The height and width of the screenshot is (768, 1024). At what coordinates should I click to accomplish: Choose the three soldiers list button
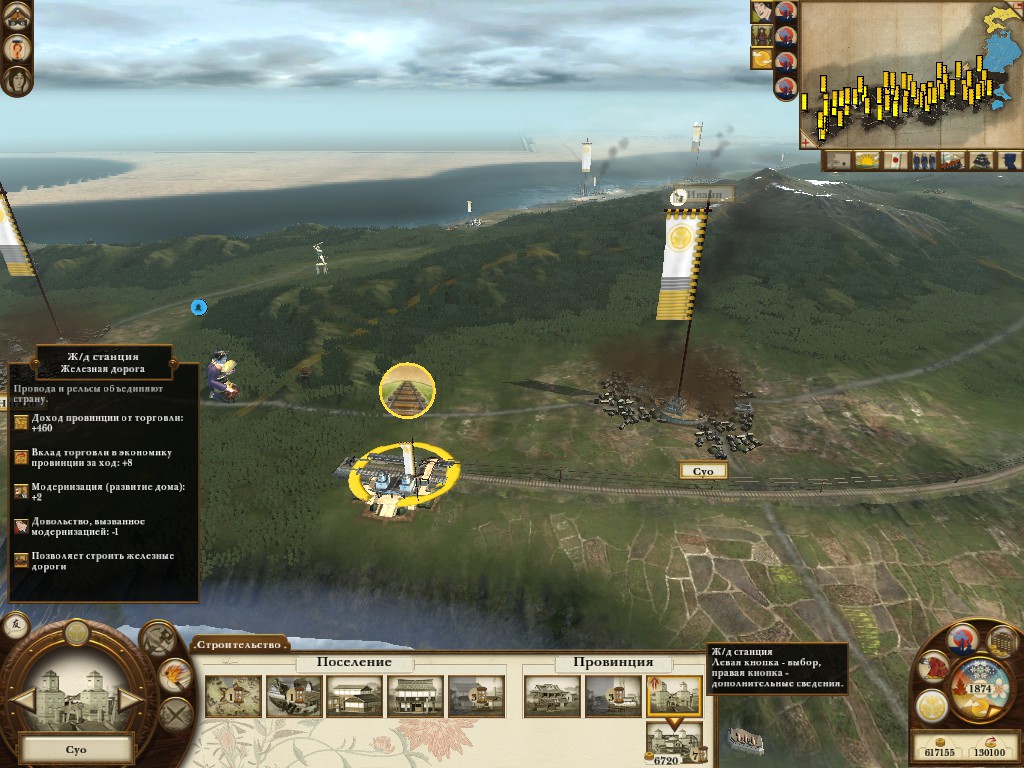[923, 160]
